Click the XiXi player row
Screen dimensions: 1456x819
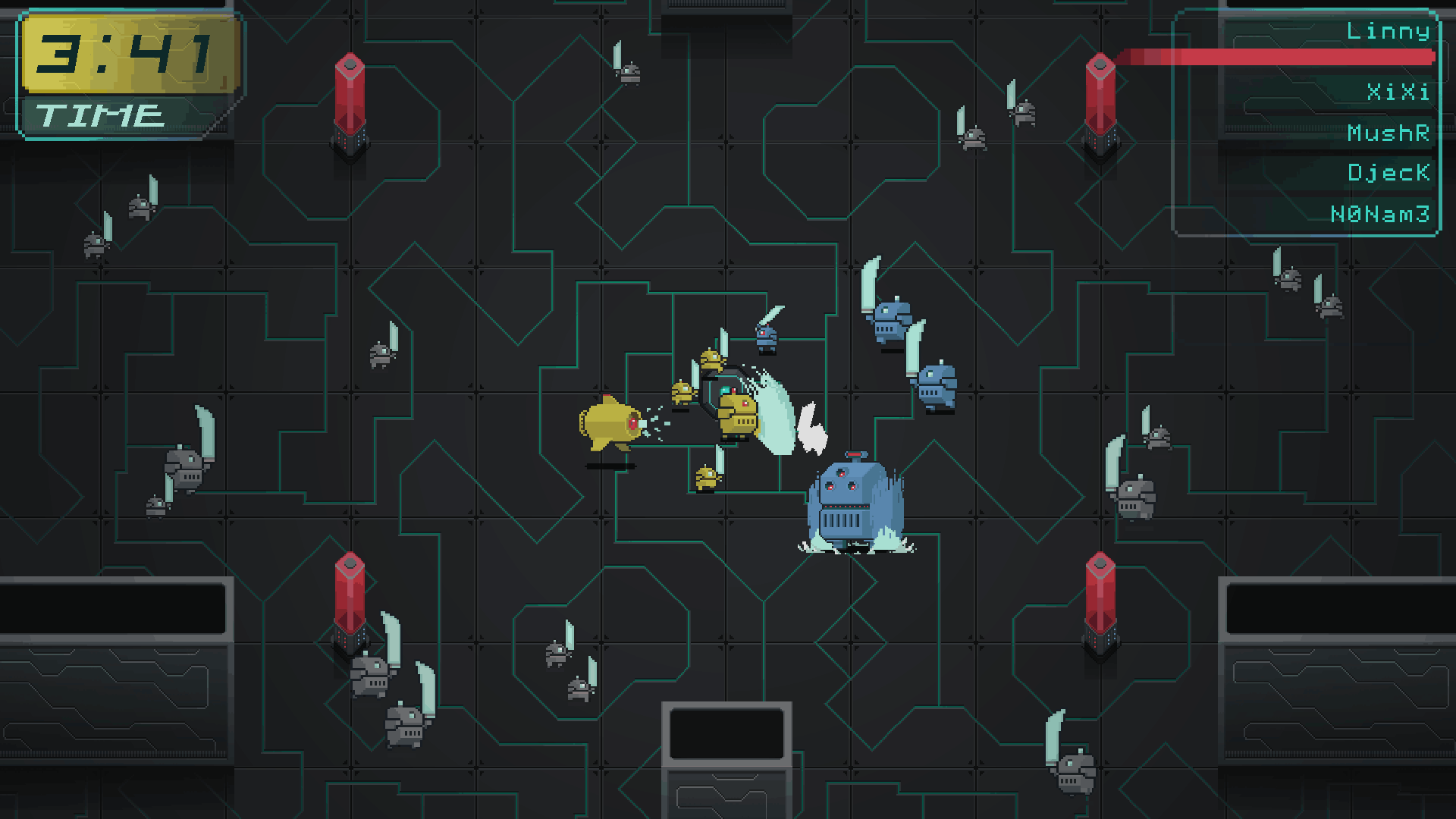point(1397,93)
